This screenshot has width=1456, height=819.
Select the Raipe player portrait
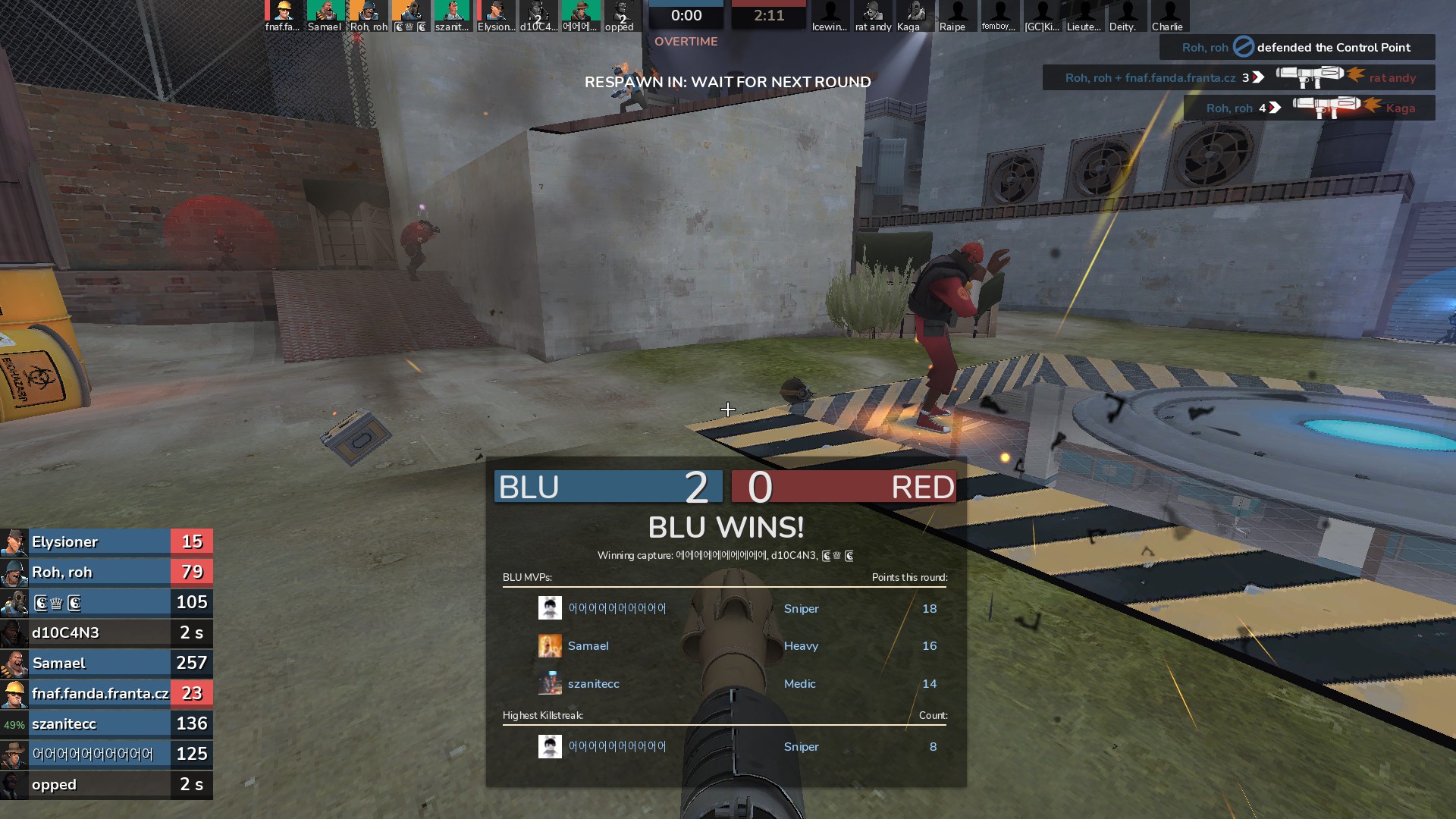956,16
